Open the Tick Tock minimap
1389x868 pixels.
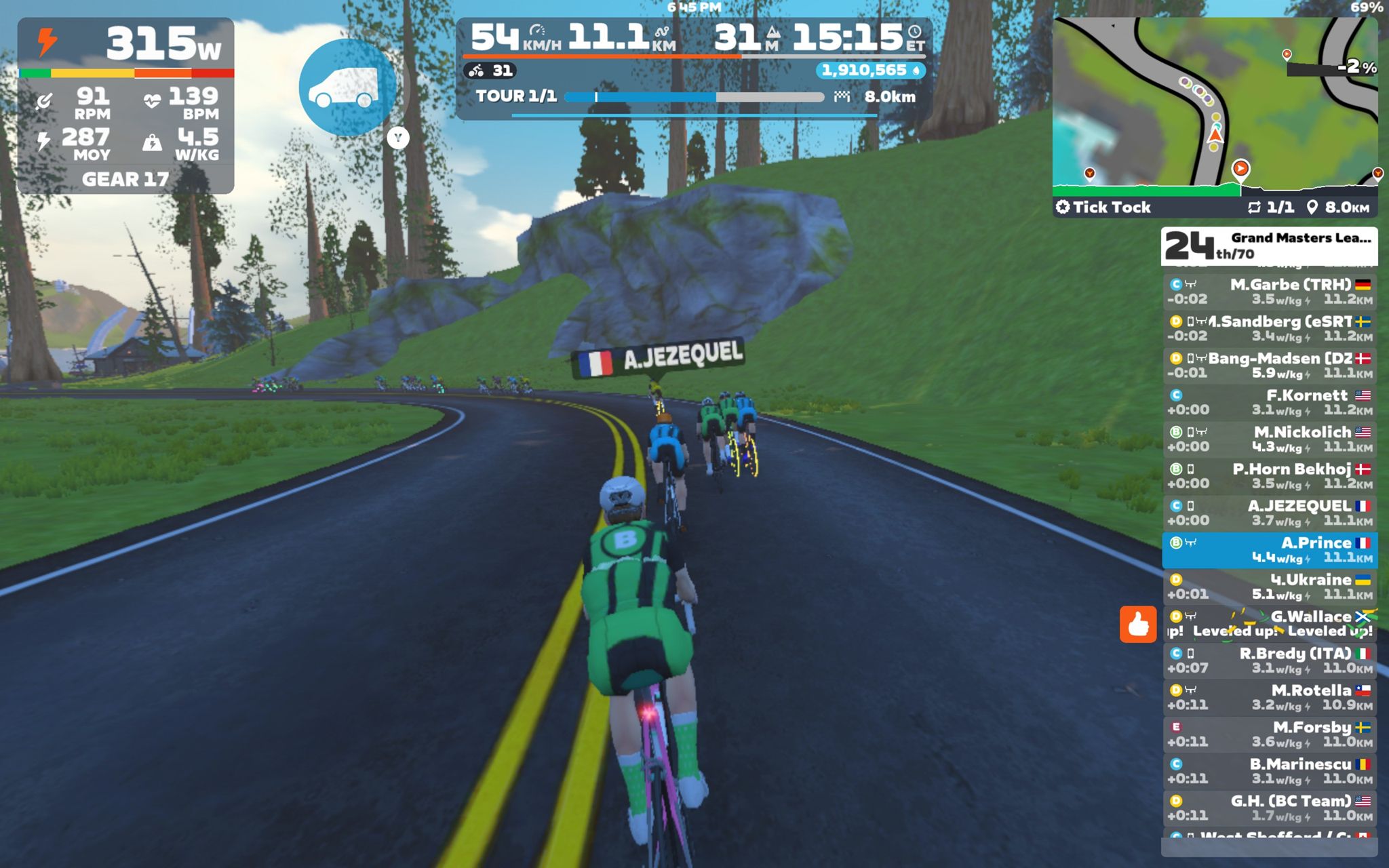click(x=1214, y=108)
